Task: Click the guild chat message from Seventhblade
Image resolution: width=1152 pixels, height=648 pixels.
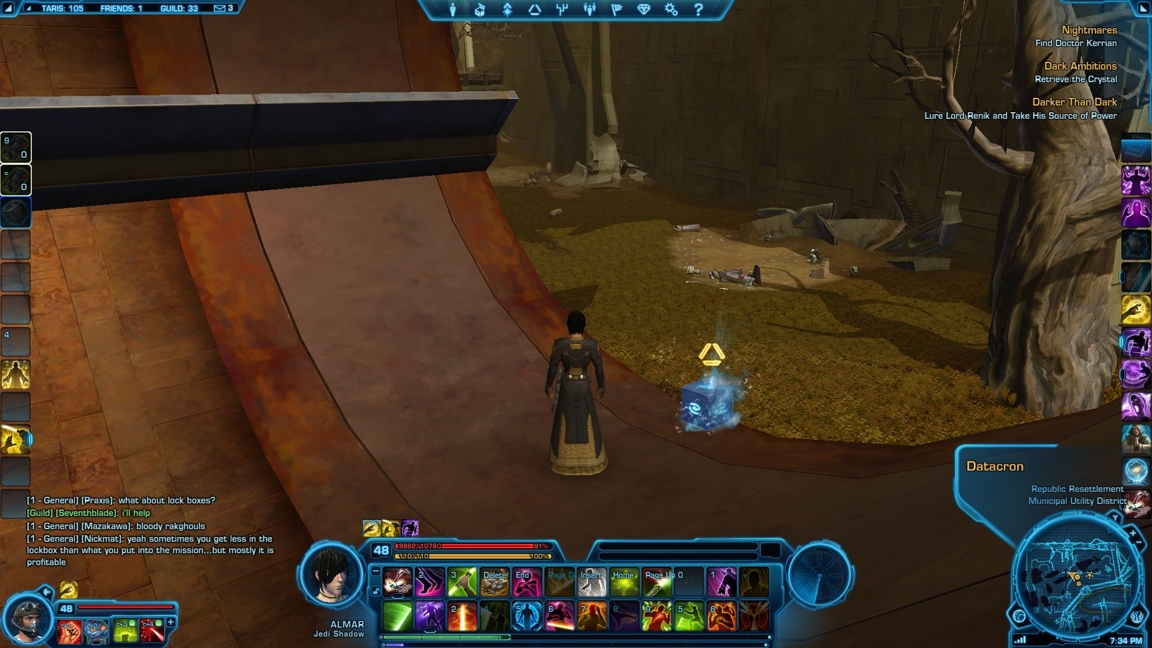Action: click(x=88, y=513)
